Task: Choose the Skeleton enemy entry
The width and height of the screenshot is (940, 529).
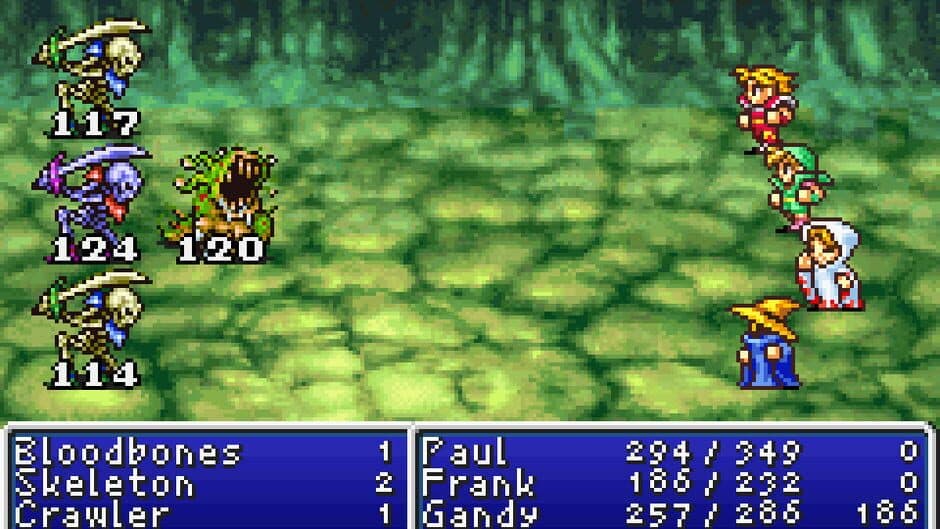Action: point(104,485)
